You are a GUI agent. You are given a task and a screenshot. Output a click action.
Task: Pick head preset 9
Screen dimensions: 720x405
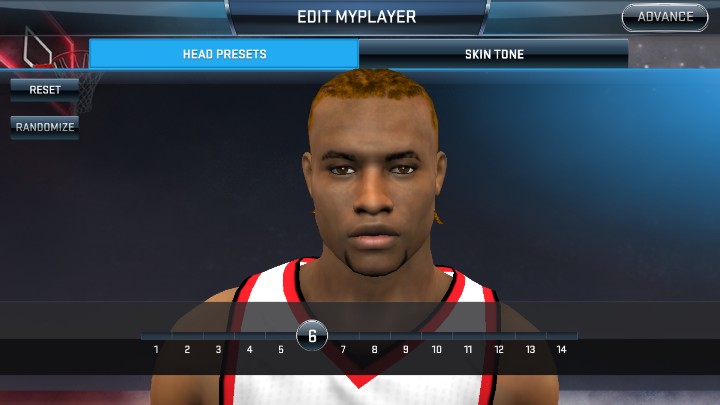406,349
